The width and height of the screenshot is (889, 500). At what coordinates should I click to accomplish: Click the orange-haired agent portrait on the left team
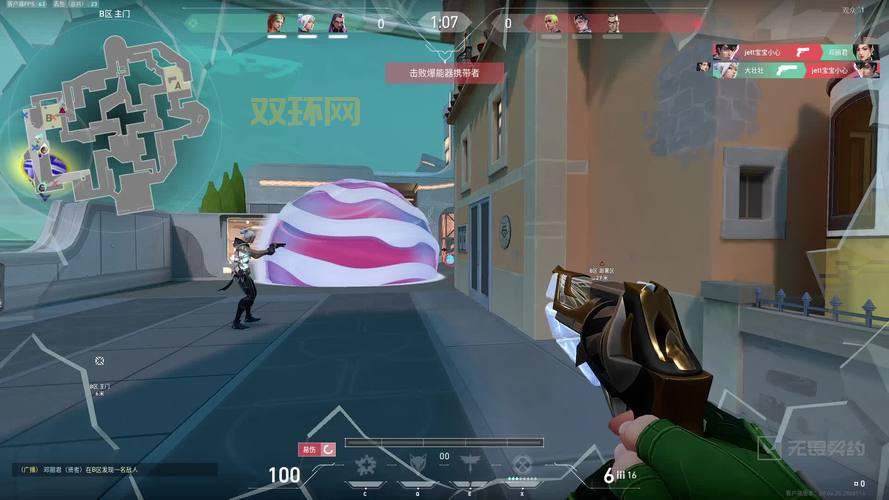pos(275,22)
